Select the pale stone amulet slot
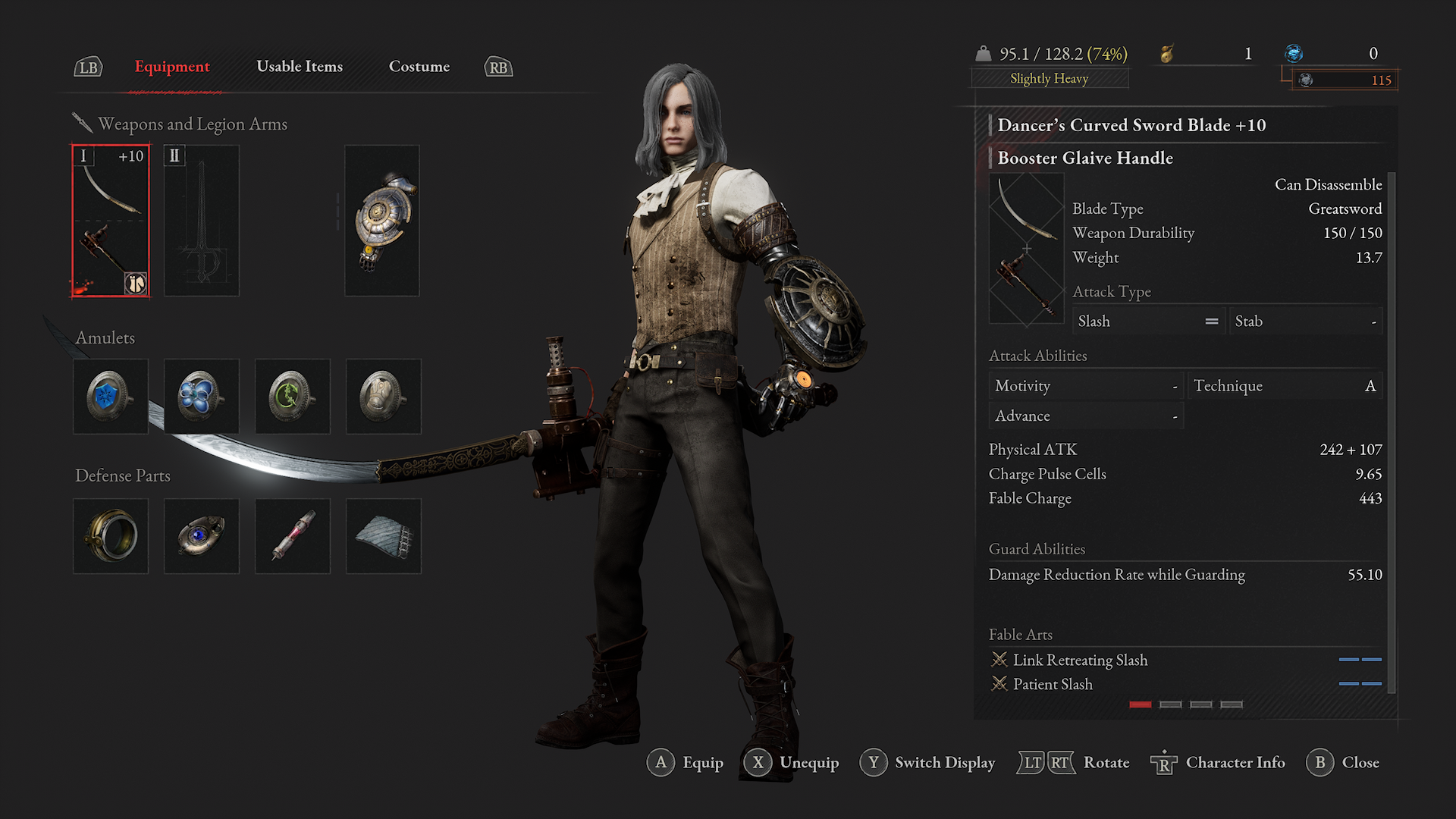 pyautogui.click(x=384, y=397)
